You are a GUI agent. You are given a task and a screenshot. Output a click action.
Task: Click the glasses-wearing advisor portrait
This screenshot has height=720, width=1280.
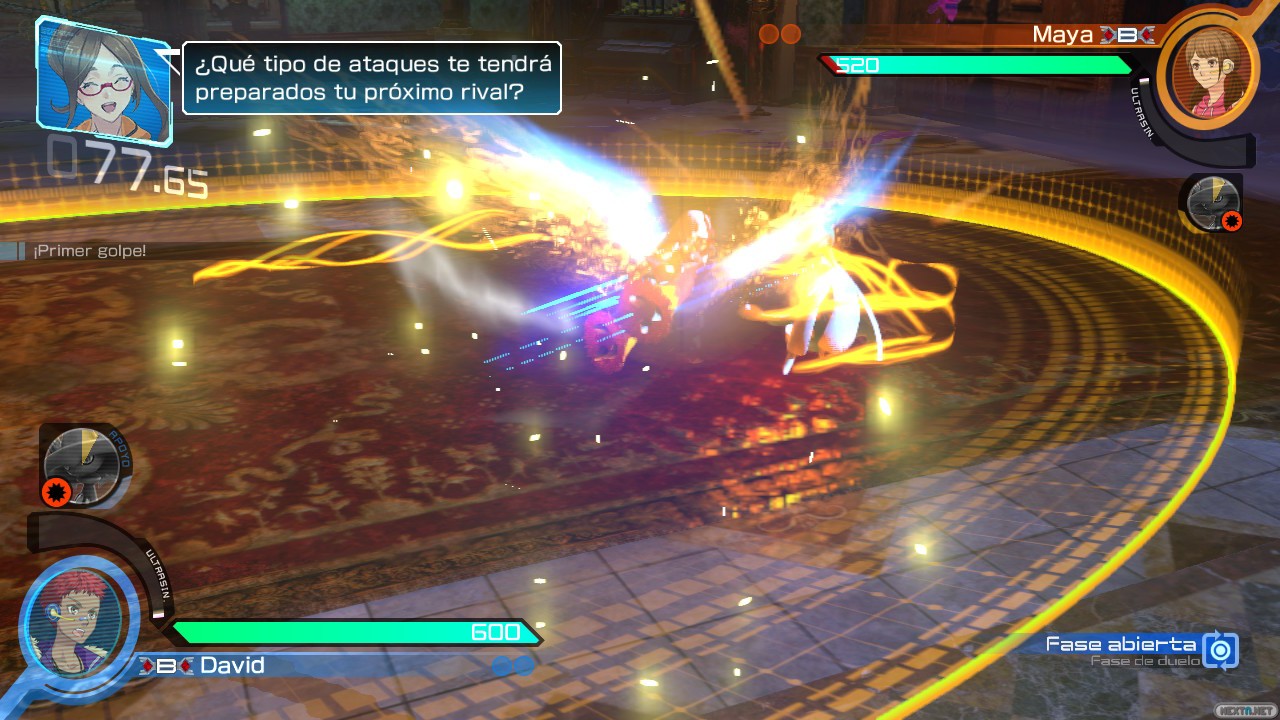coord(103,77)
